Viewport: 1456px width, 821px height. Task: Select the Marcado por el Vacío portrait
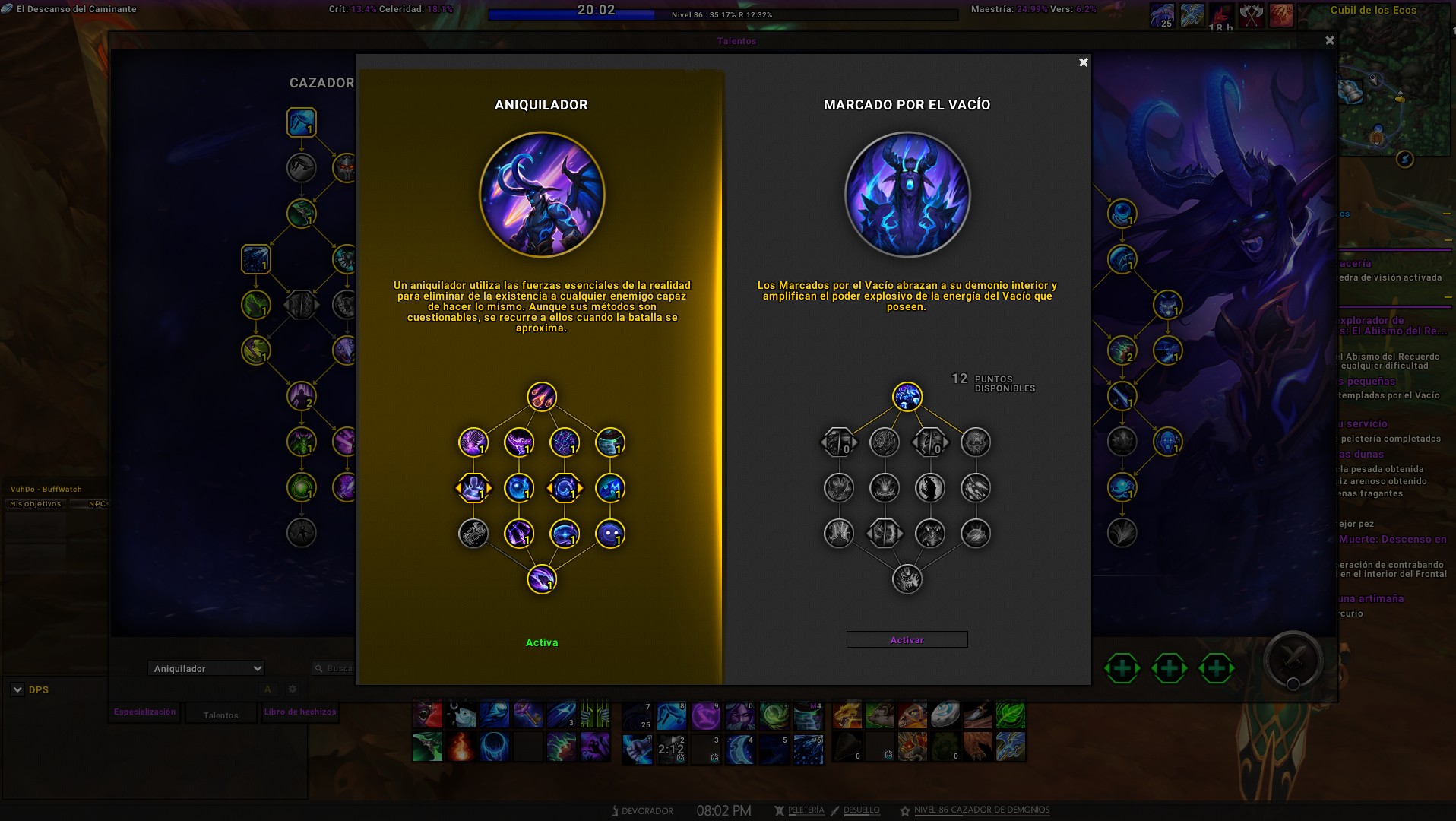[907, 195]
